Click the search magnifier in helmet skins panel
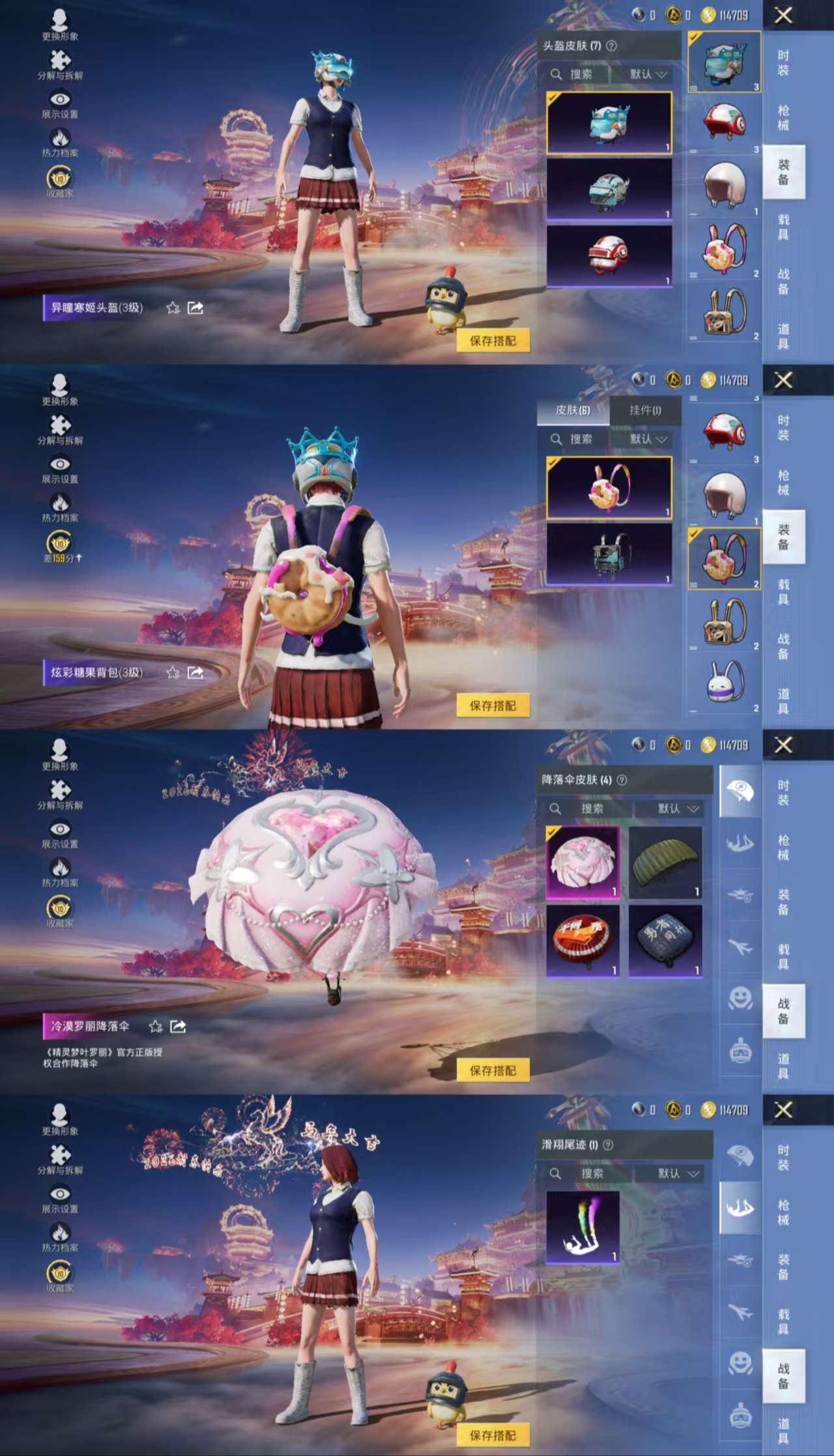 click(556, 74)
